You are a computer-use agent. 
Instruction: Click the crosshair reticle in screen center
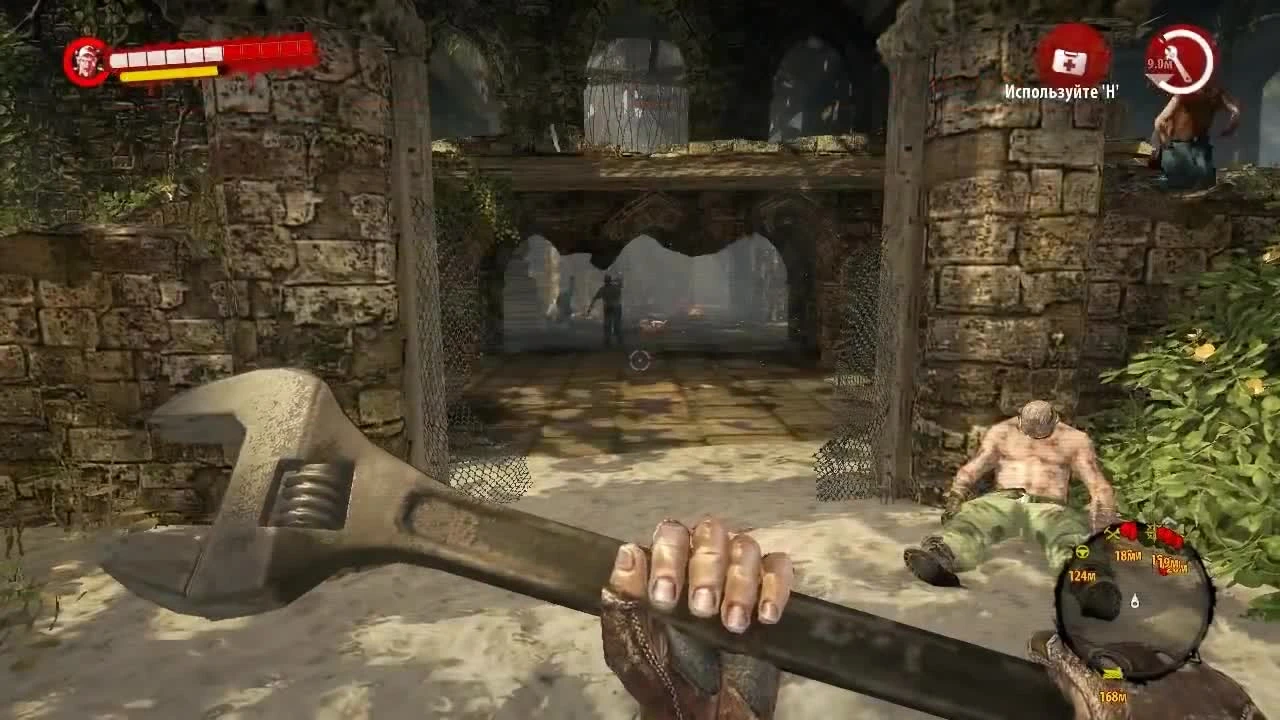click(x=640, y=363)
